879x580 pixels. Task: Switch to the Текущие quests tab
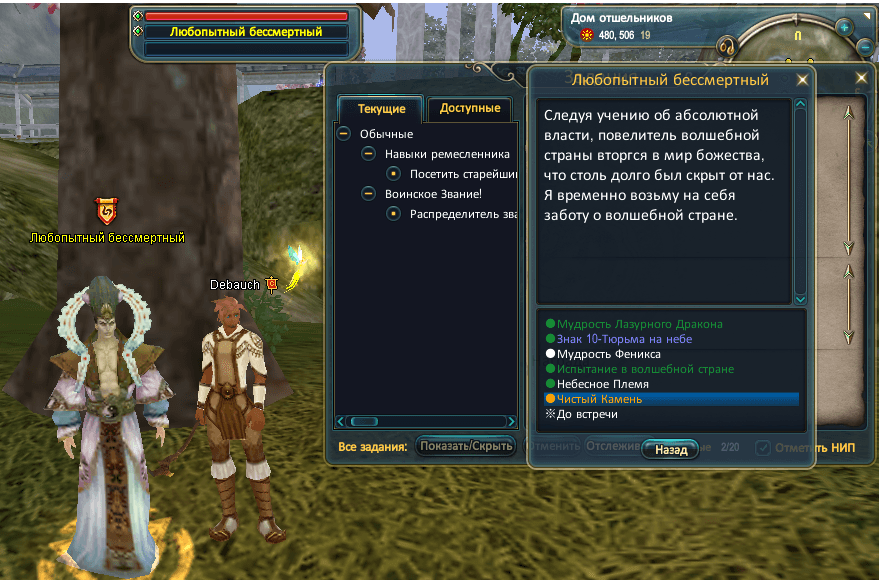pos(381,109)
